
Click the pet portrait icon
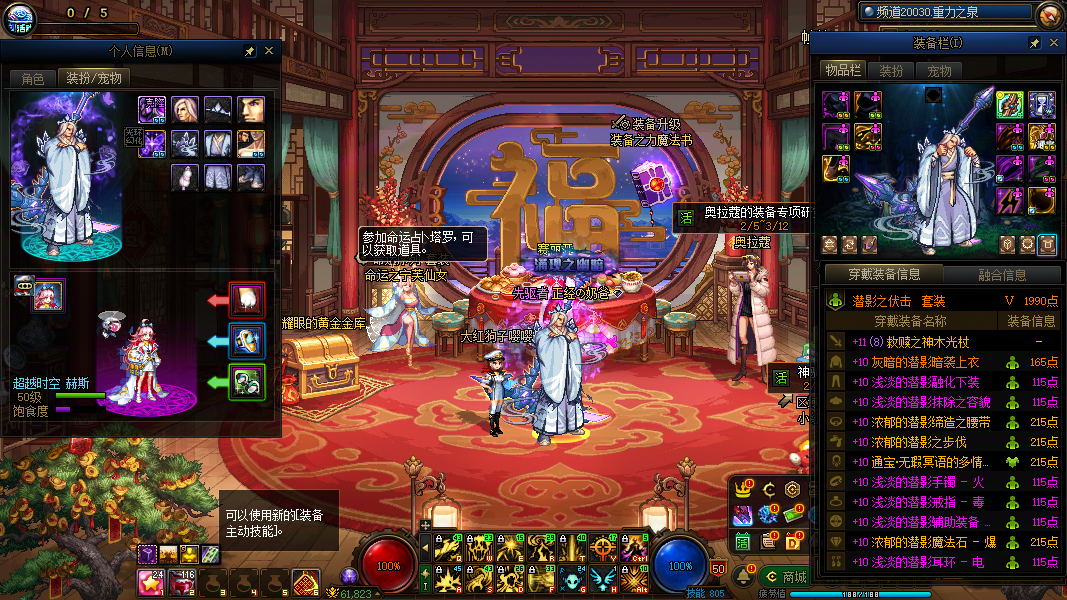pos(48,295)
